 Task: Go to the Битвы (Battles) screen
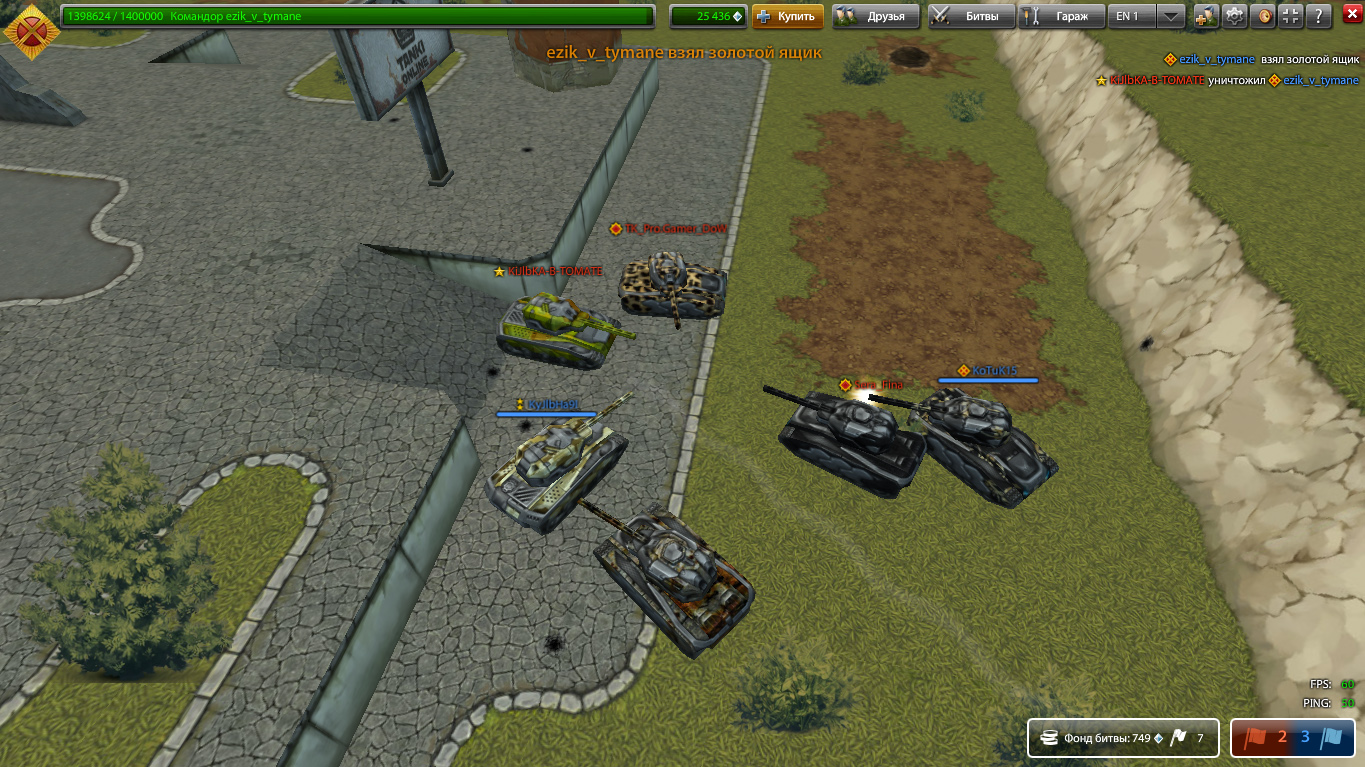(971, 16)
